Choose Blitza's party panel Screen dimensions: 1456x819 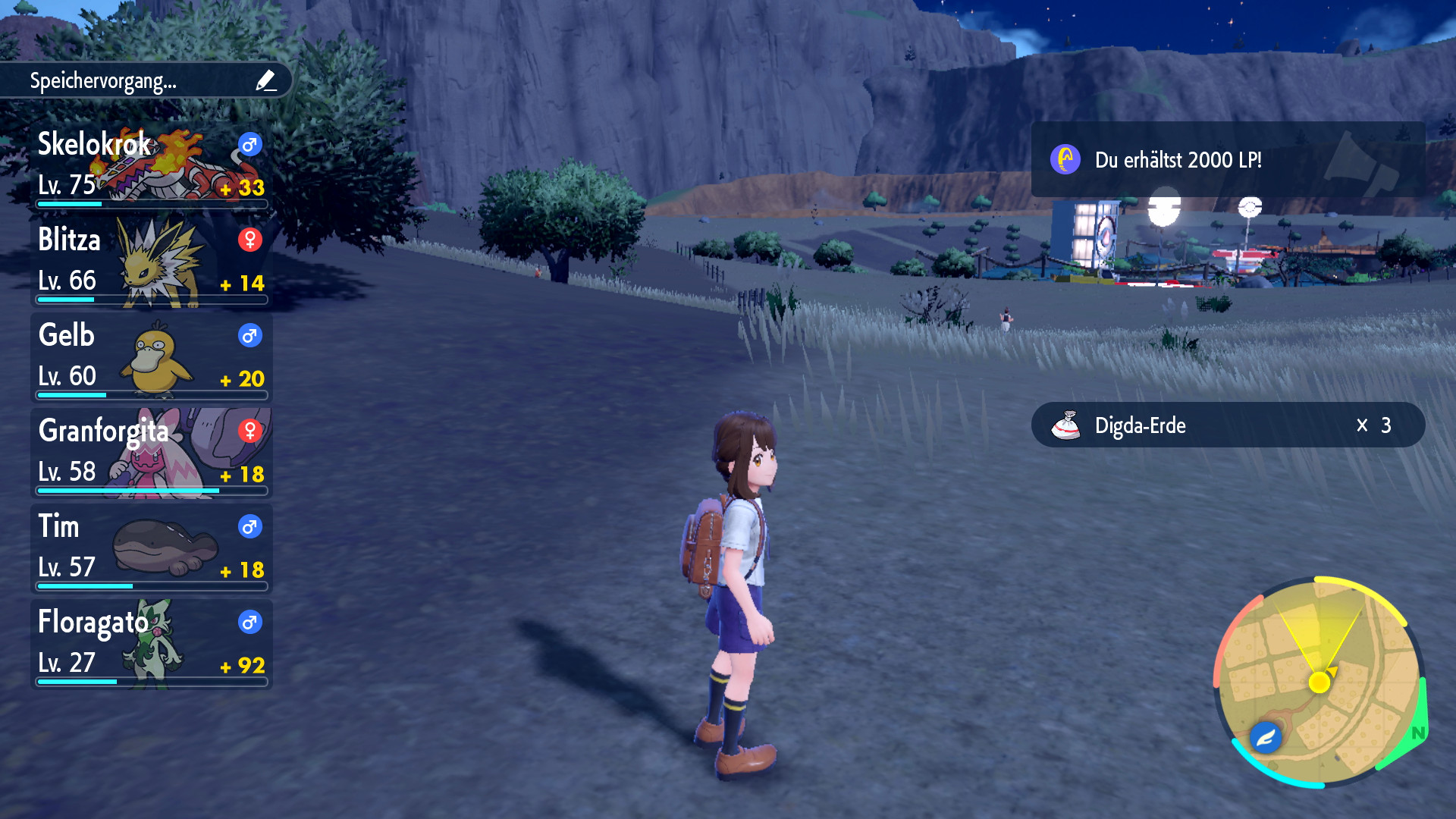tap(152, 262)
